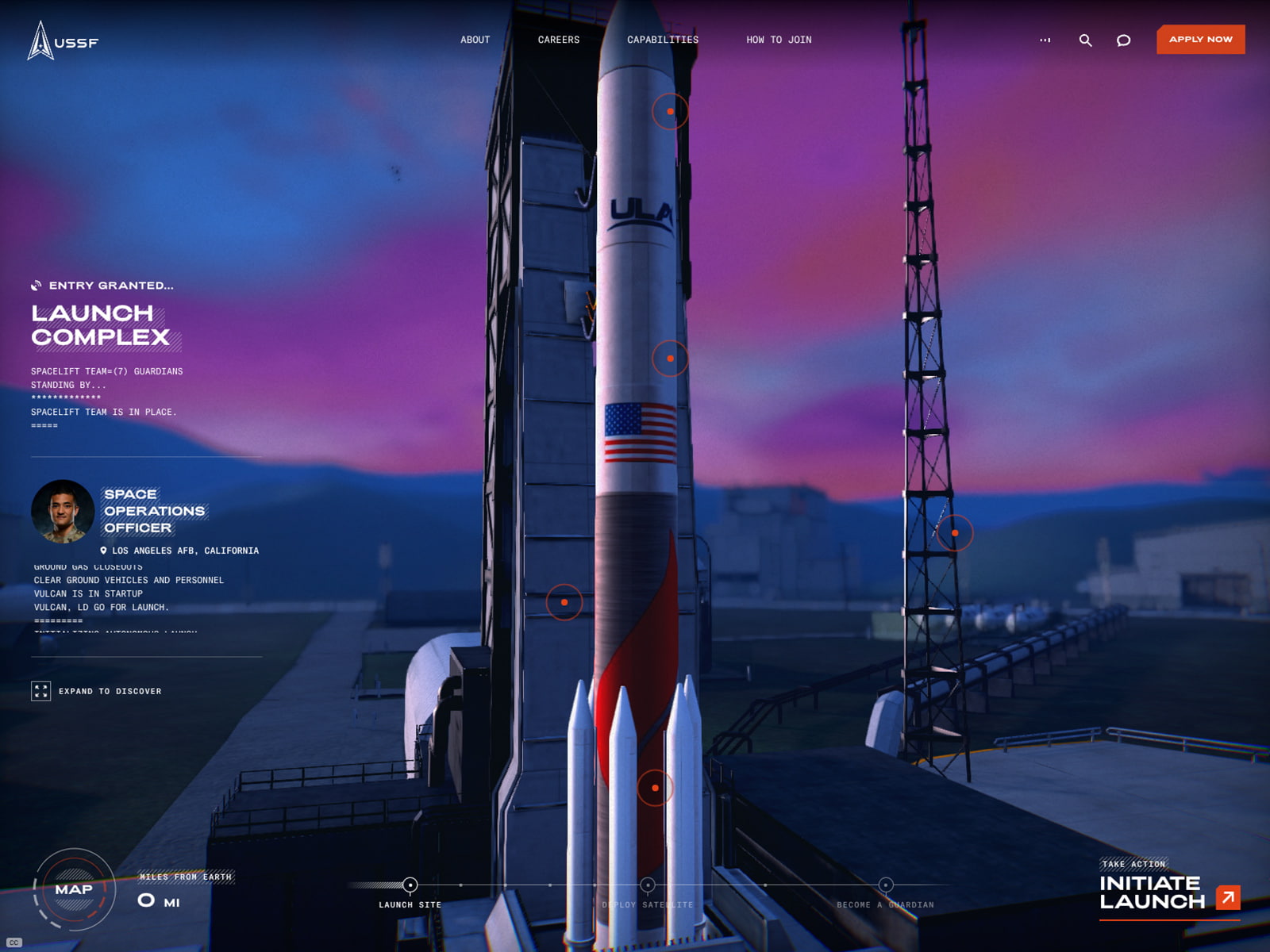Select the Careers menu item
The height and width of the screenshot is (952, 1270).
(559, 39)
